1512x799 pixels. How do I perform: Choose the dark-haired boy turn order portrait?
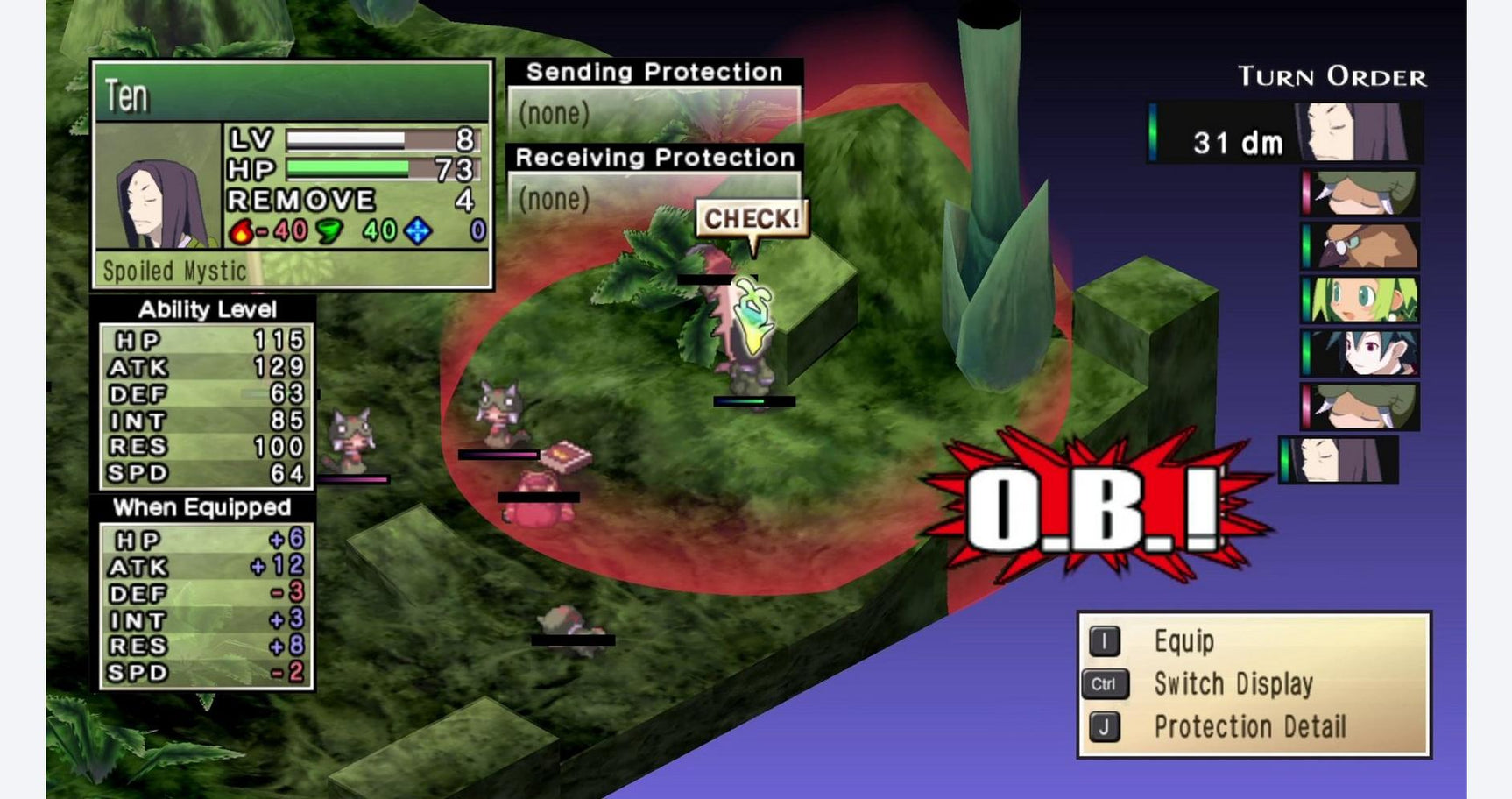coord(1360,352)
